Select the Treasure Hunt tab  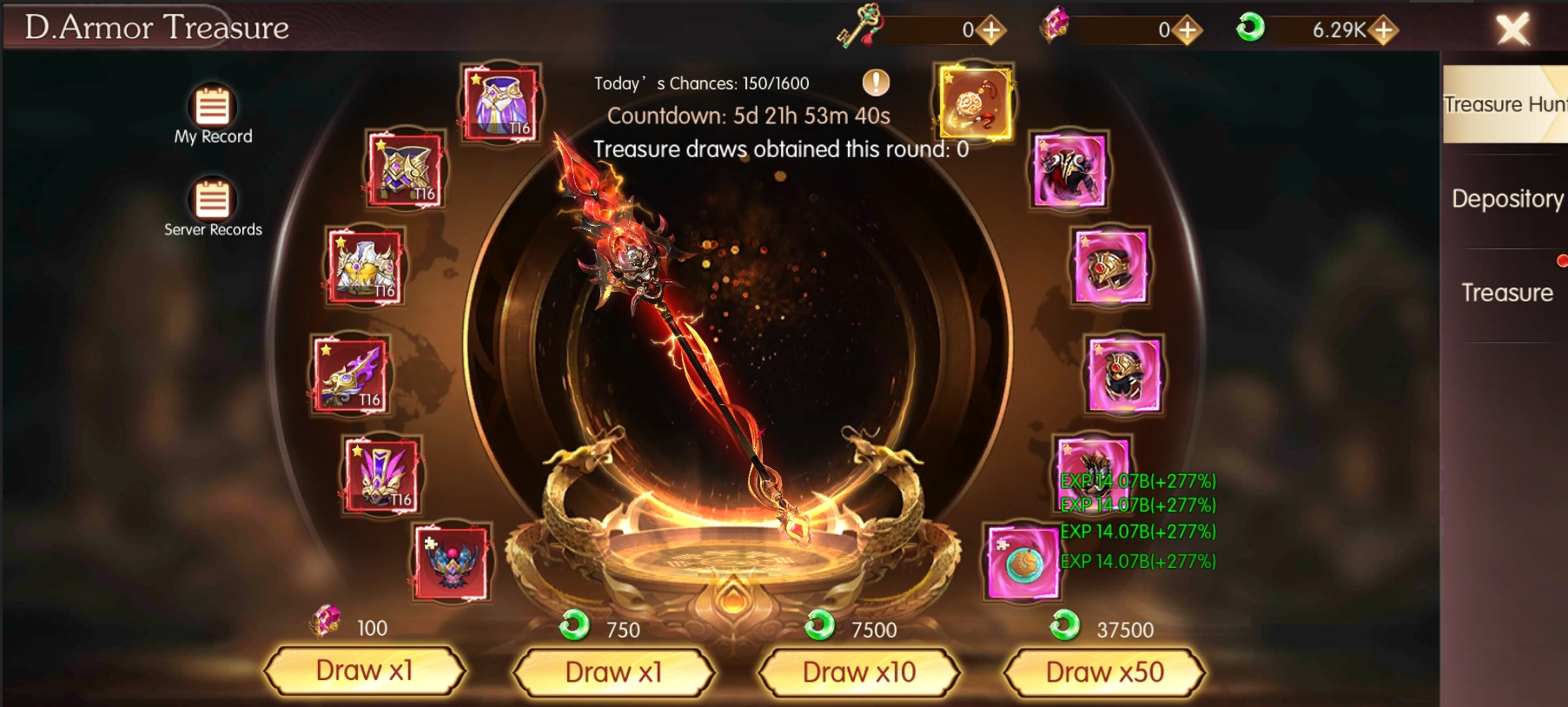pyautogui.click(x=1505, y=105)
